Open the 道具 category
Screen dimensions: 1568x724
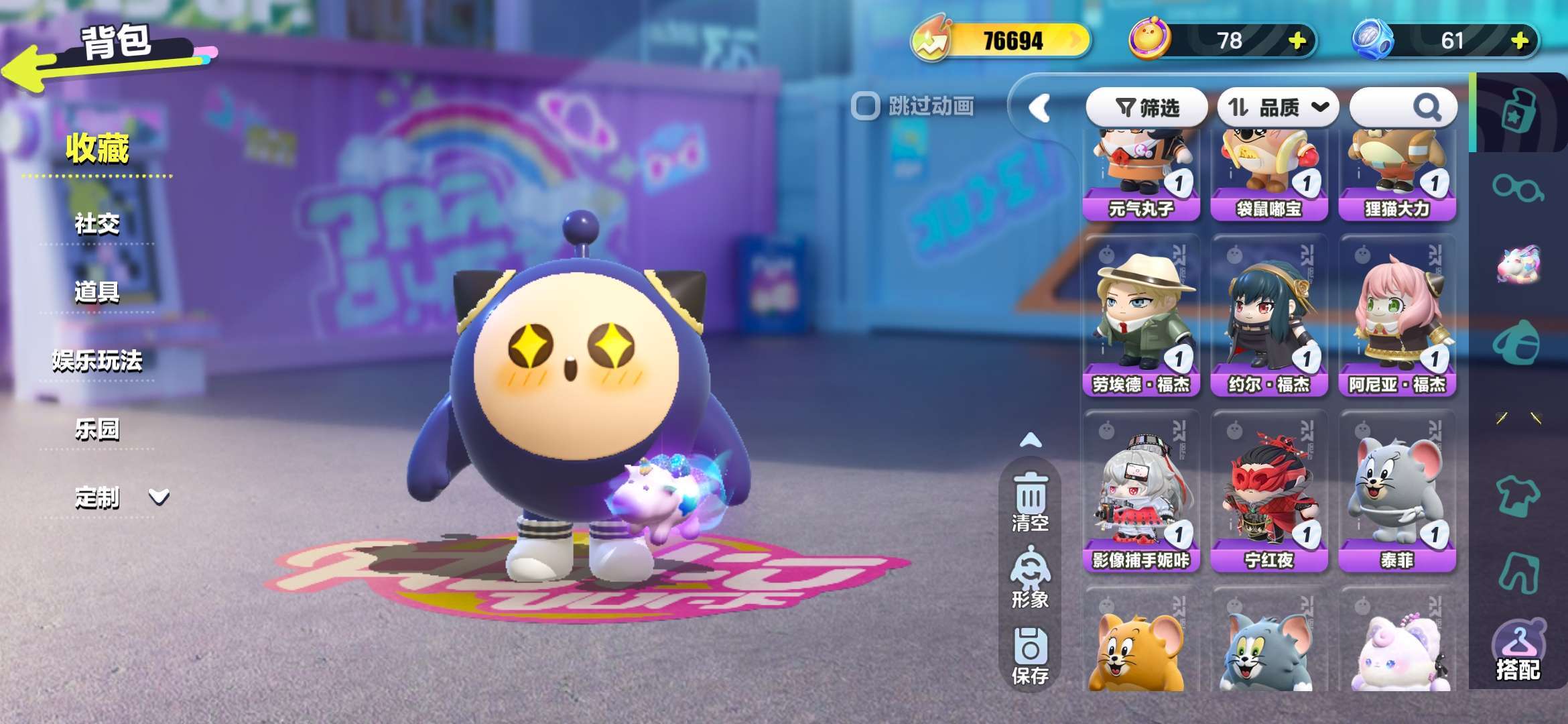[97, 292]
